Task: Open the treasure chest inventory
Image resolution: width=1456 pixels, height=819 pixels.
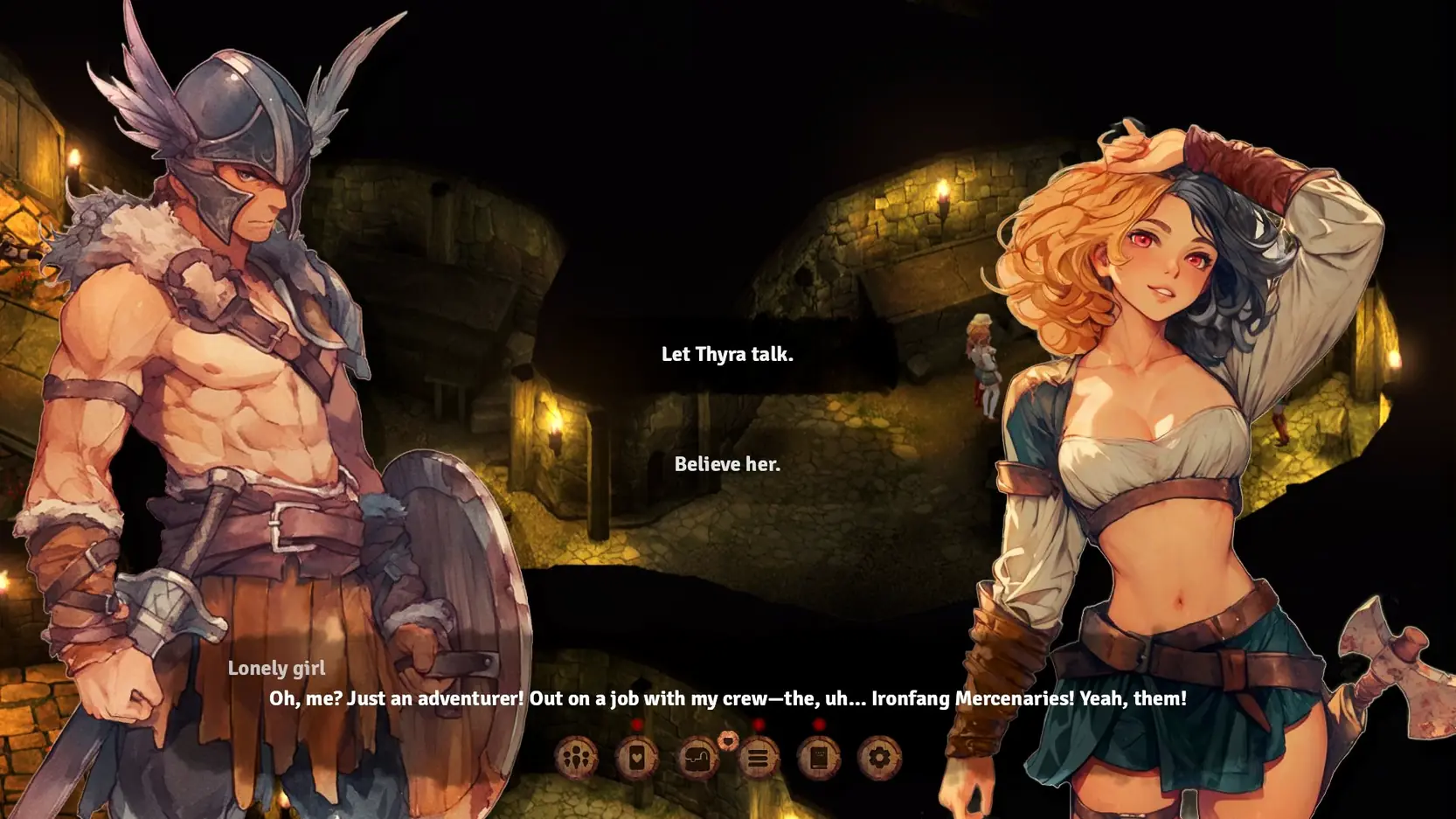Action: pyautogui.click(x=697, y=758)
